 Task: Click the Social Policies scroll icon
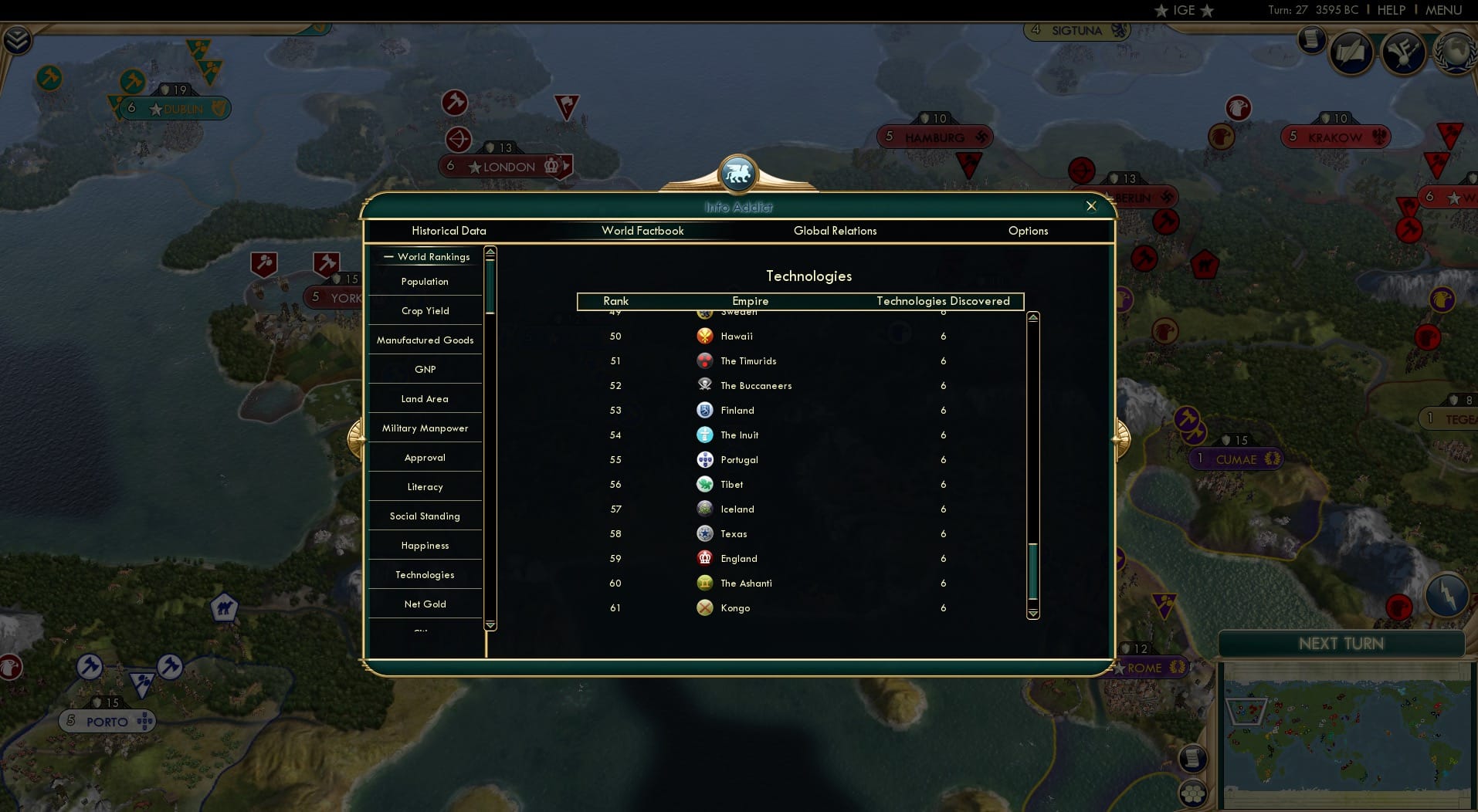tap(1353, 52)
